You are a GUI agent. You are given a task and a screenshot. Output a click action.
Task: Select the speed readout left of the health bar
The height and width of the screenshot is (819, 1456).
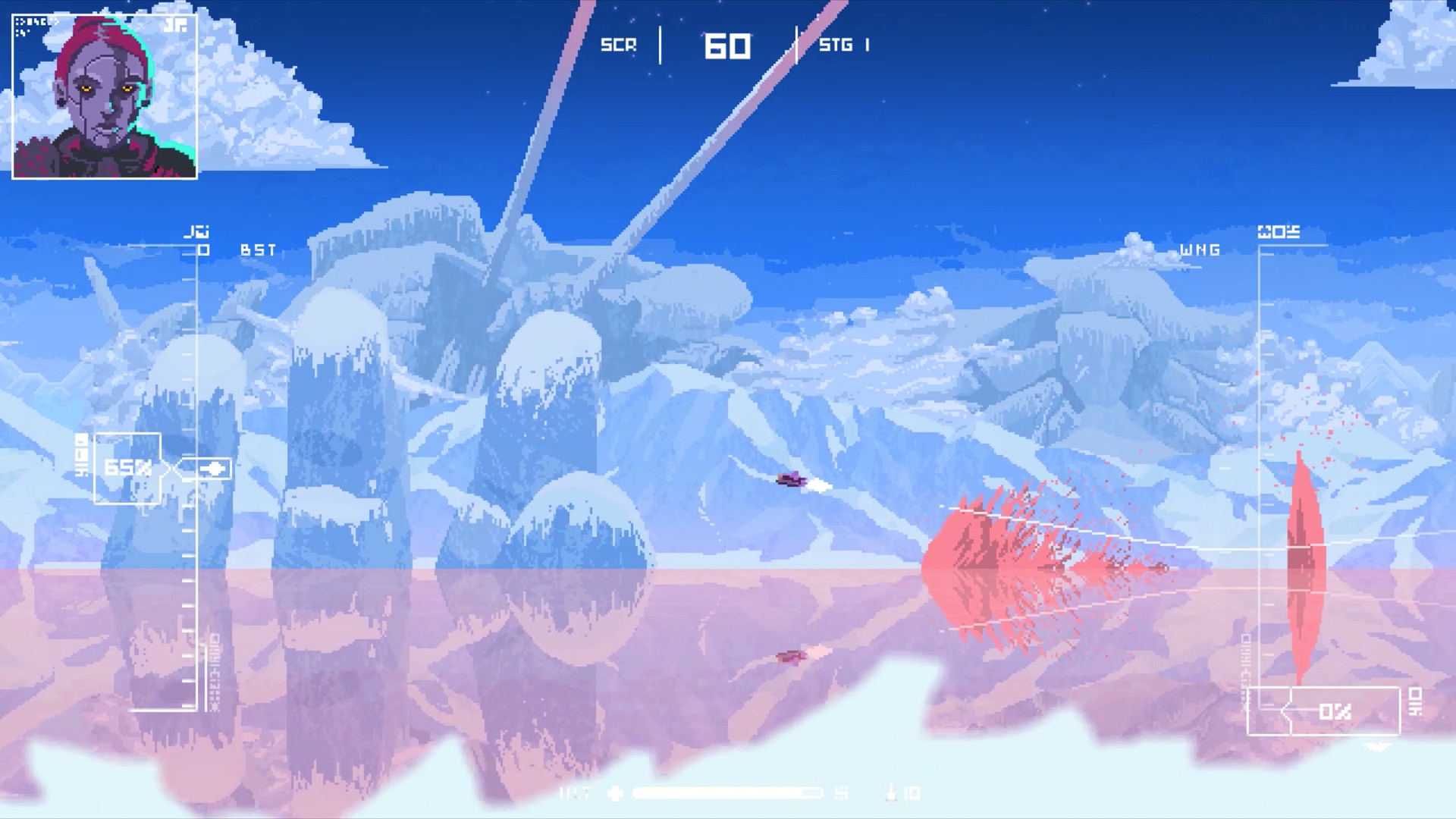576,793
